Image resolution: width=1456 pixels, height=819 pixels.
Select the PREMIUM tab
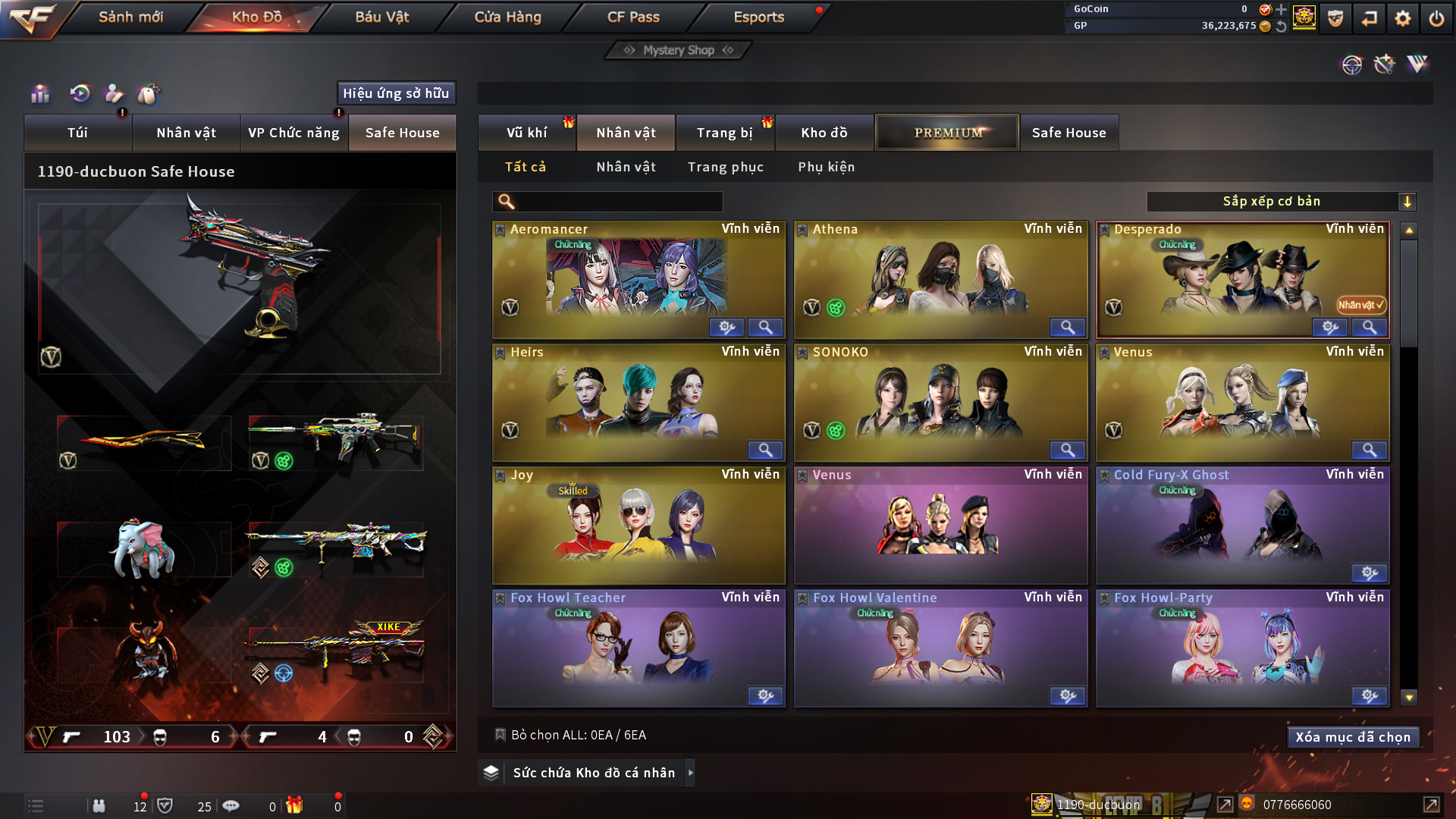coord(947,133)
